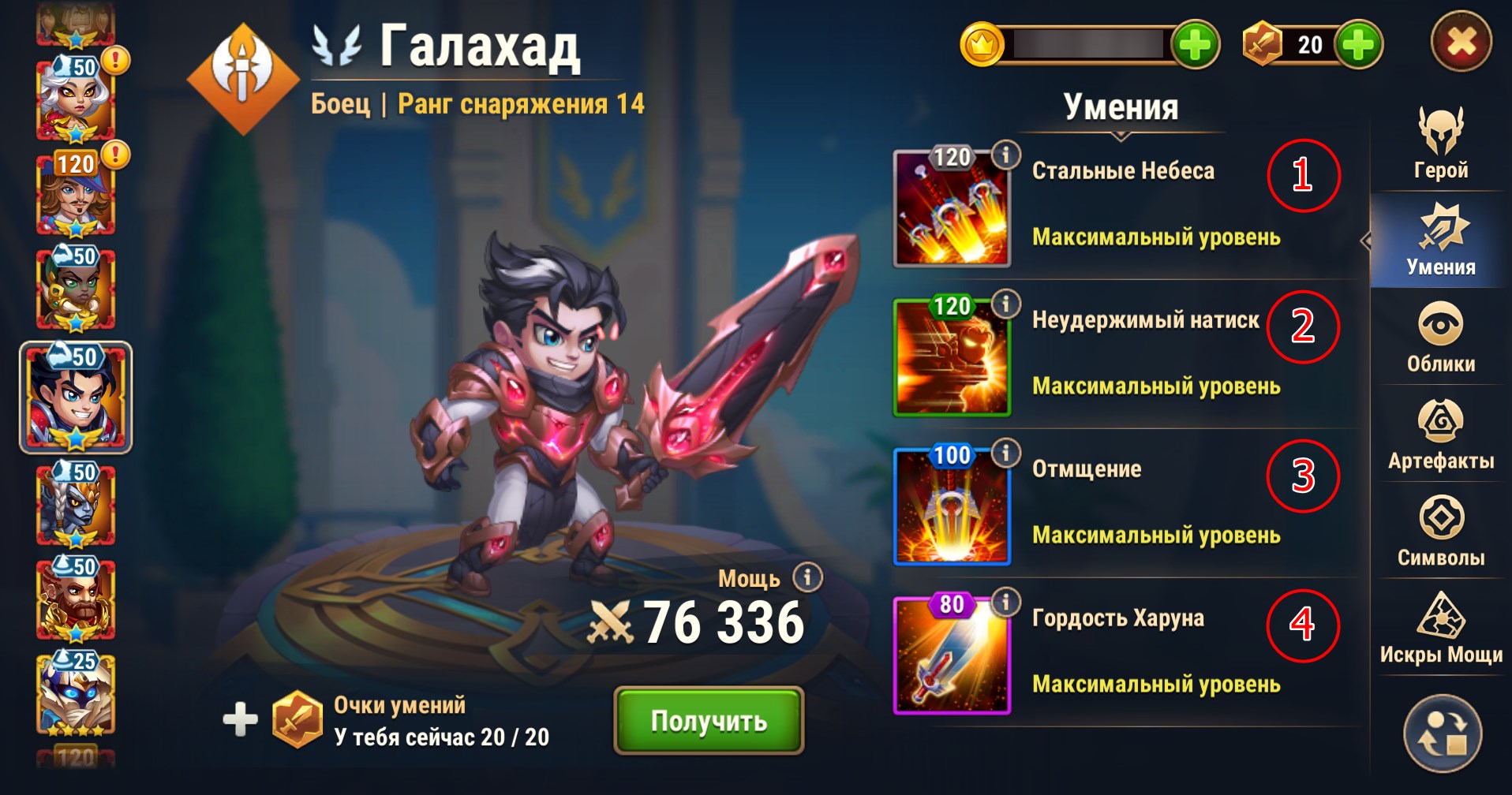Close the hero screen with red X
The width and height of the screenshot is (1512, 795).
pyautogui.click(x=1461, y=42)
